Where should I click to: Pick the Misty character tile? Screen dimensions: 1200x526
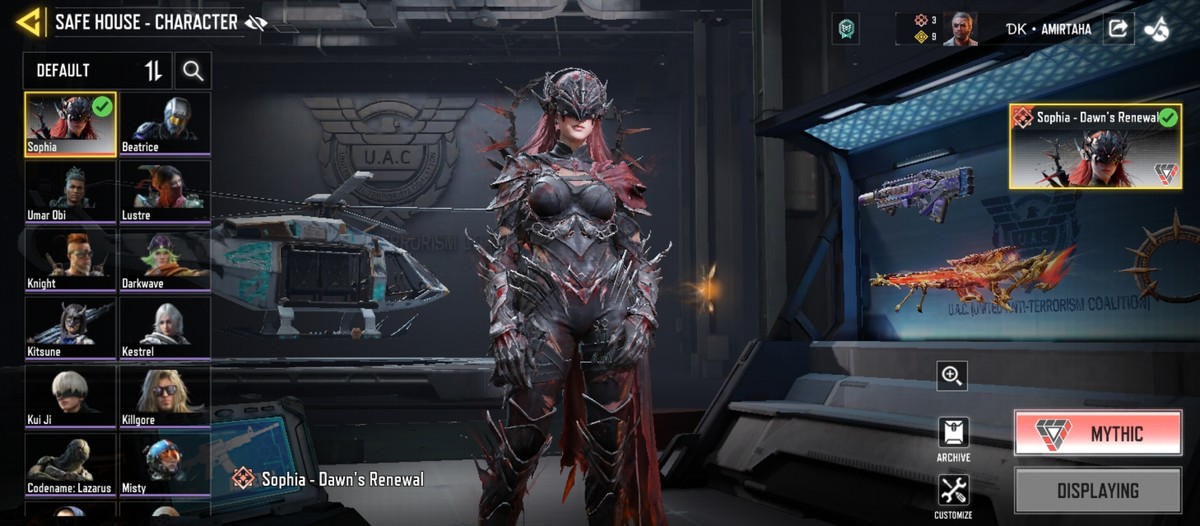(x=165, y=464)
